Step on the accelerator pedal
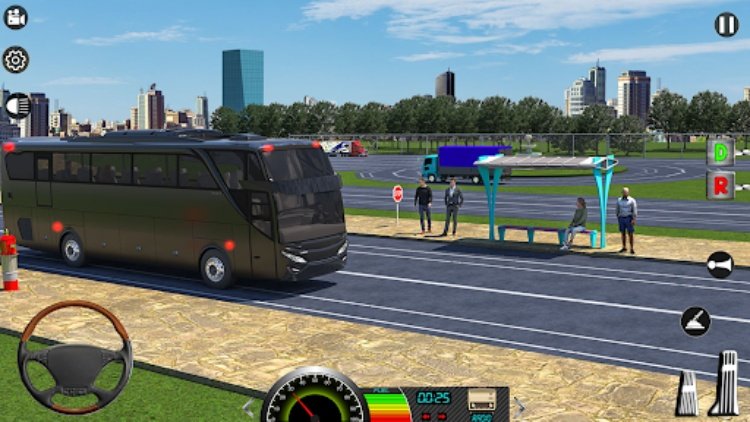Image resolution: width=750 pixels, height=422 pixels. click(726, 383)
